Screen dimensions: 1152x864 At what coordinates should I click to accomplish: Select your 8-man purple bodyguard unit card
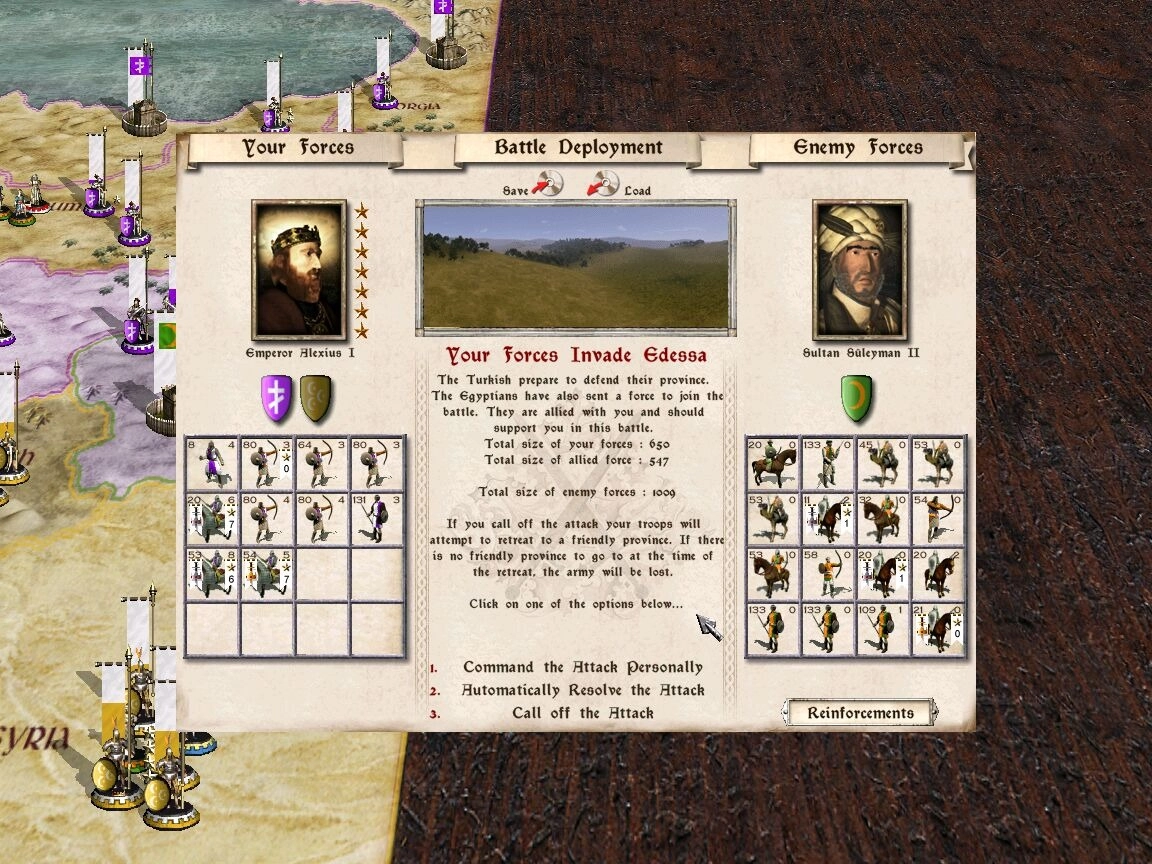(212, 463)
